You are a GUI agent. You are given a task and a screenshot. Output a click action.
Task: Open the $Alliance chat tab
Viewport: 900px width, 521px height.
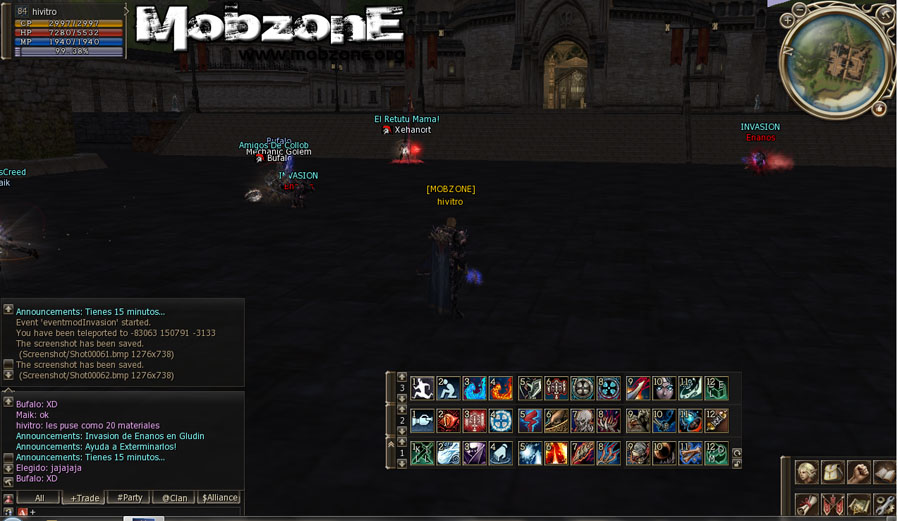click(219, 497)
